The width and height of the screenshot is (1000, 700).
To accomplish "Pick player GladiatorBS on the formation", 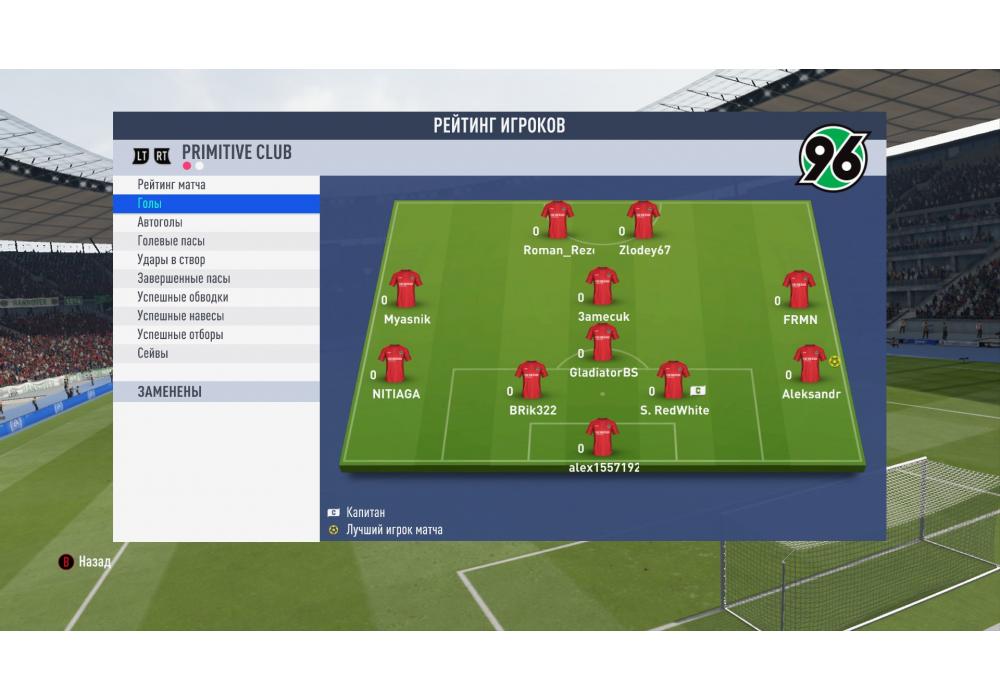I will pyautogui.click(x=602, y=343).
